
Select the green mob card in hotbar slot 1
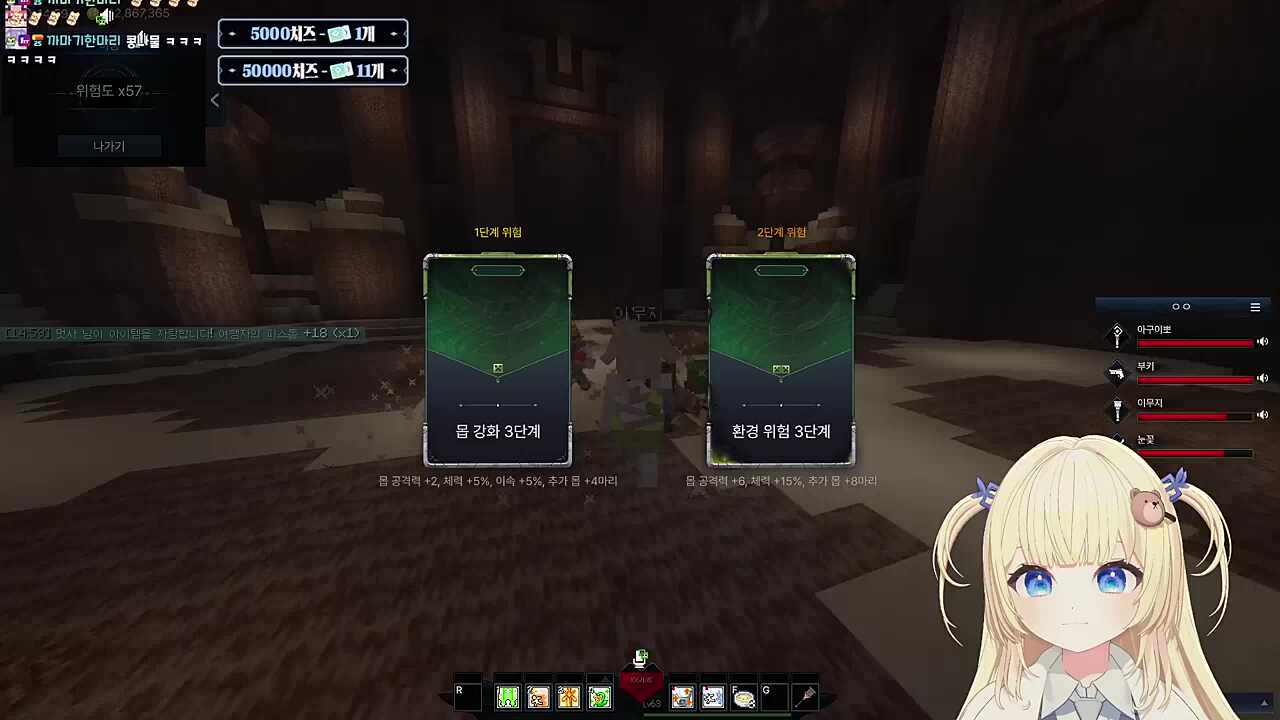(507, 696)
